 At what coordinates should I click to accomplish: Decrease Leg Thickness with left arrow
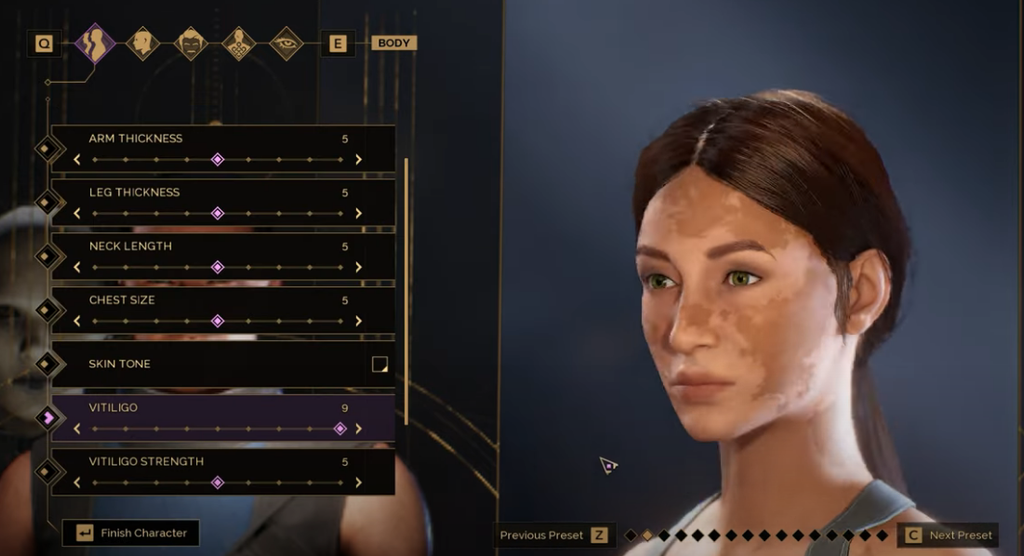77,213
